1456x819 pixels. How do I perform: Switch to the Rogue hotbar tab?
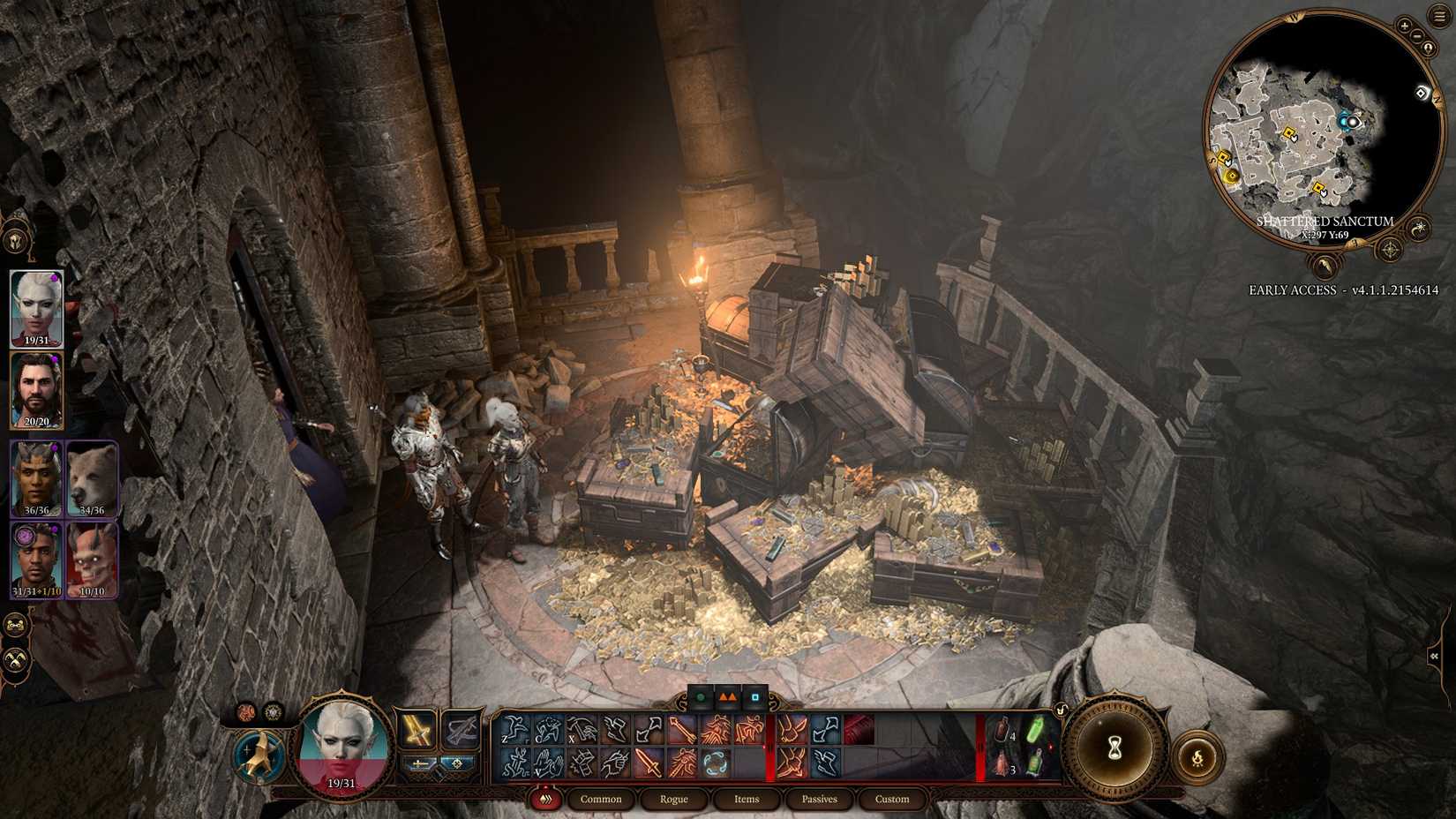673,799
